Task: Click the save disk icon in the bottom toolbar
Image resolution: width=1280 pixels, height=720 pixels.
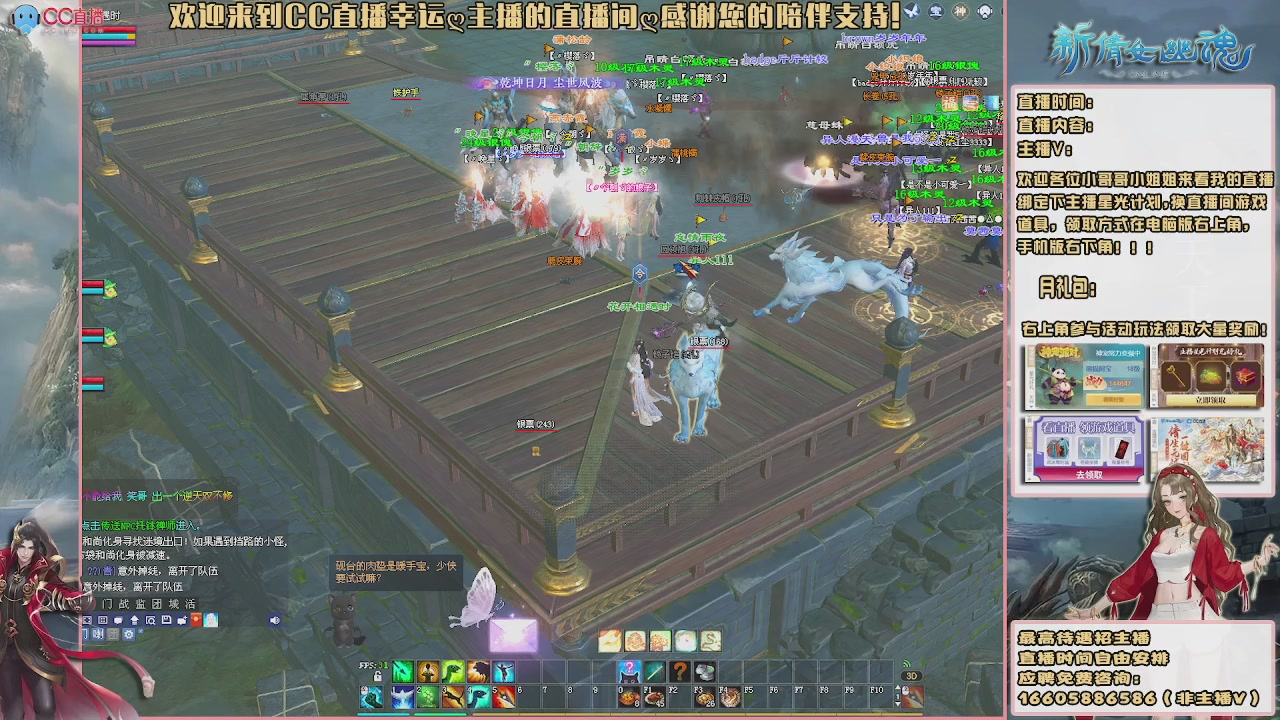Action: click(x=167, y=620)
